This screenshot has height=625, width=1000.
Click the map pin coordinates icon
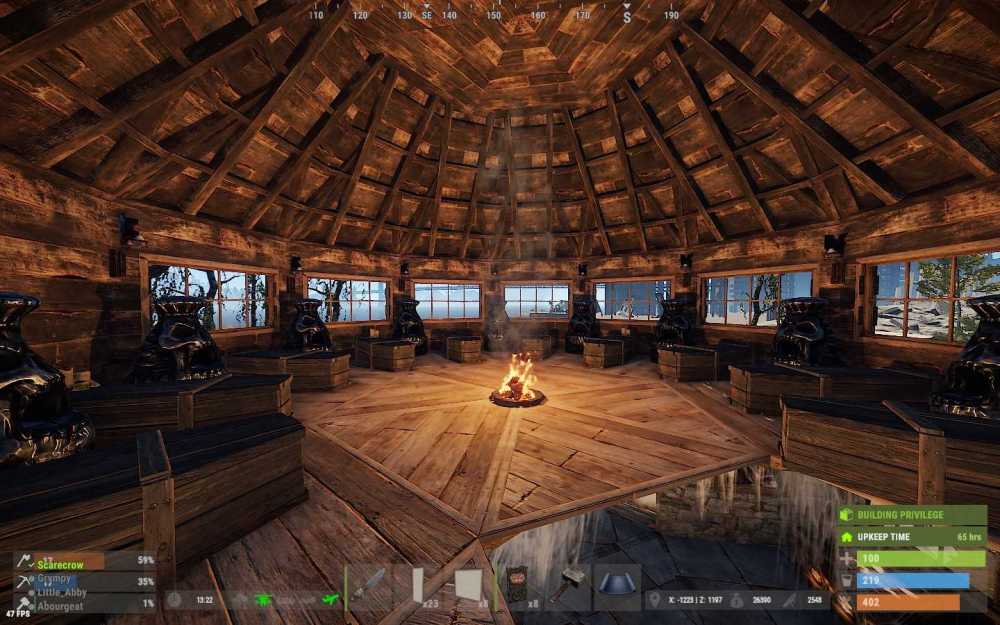pos(653,600)
